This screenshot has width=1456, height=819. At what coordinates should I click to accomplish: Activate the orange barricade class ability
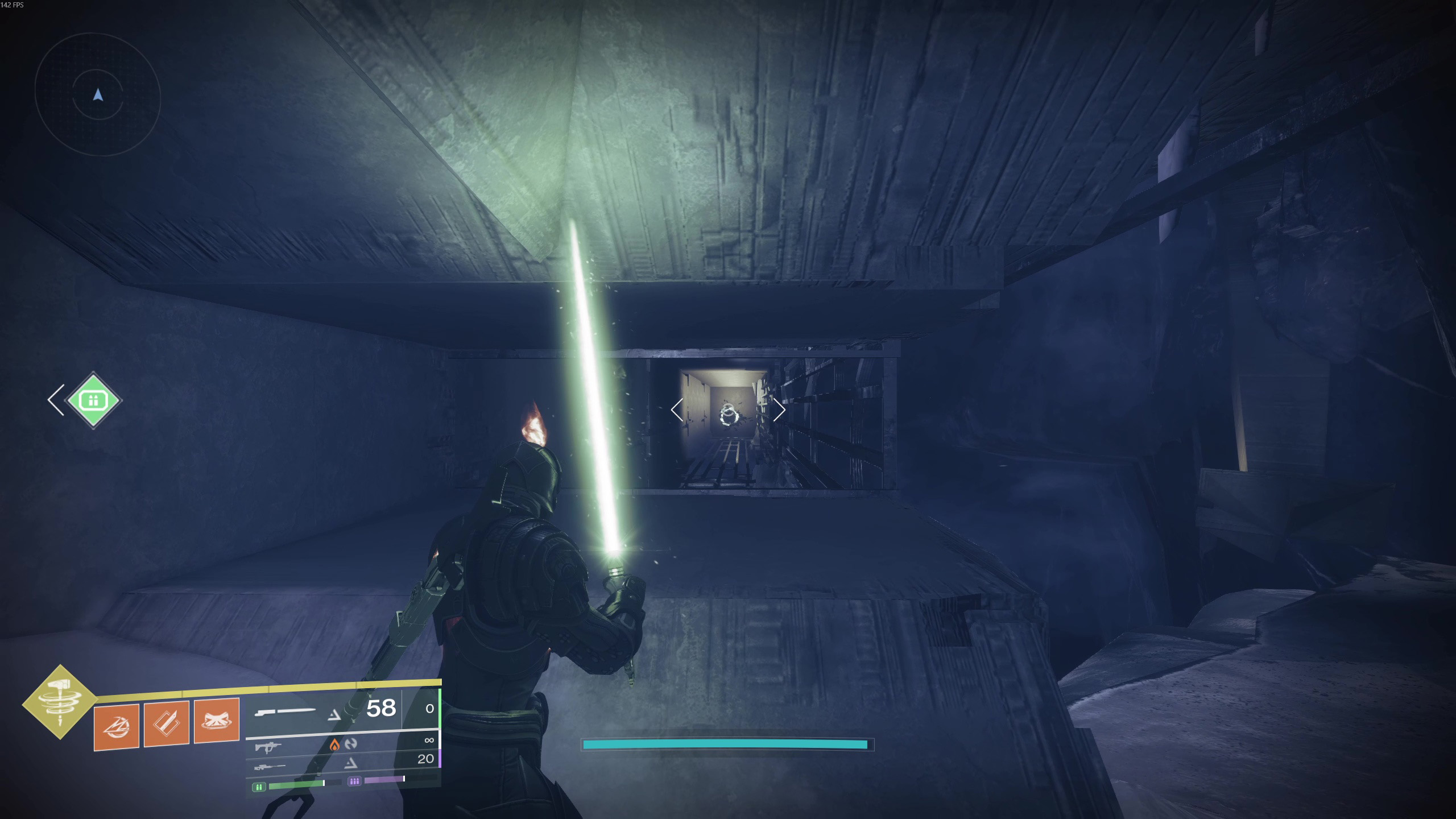pyautogui.click(x=217, y=721)
